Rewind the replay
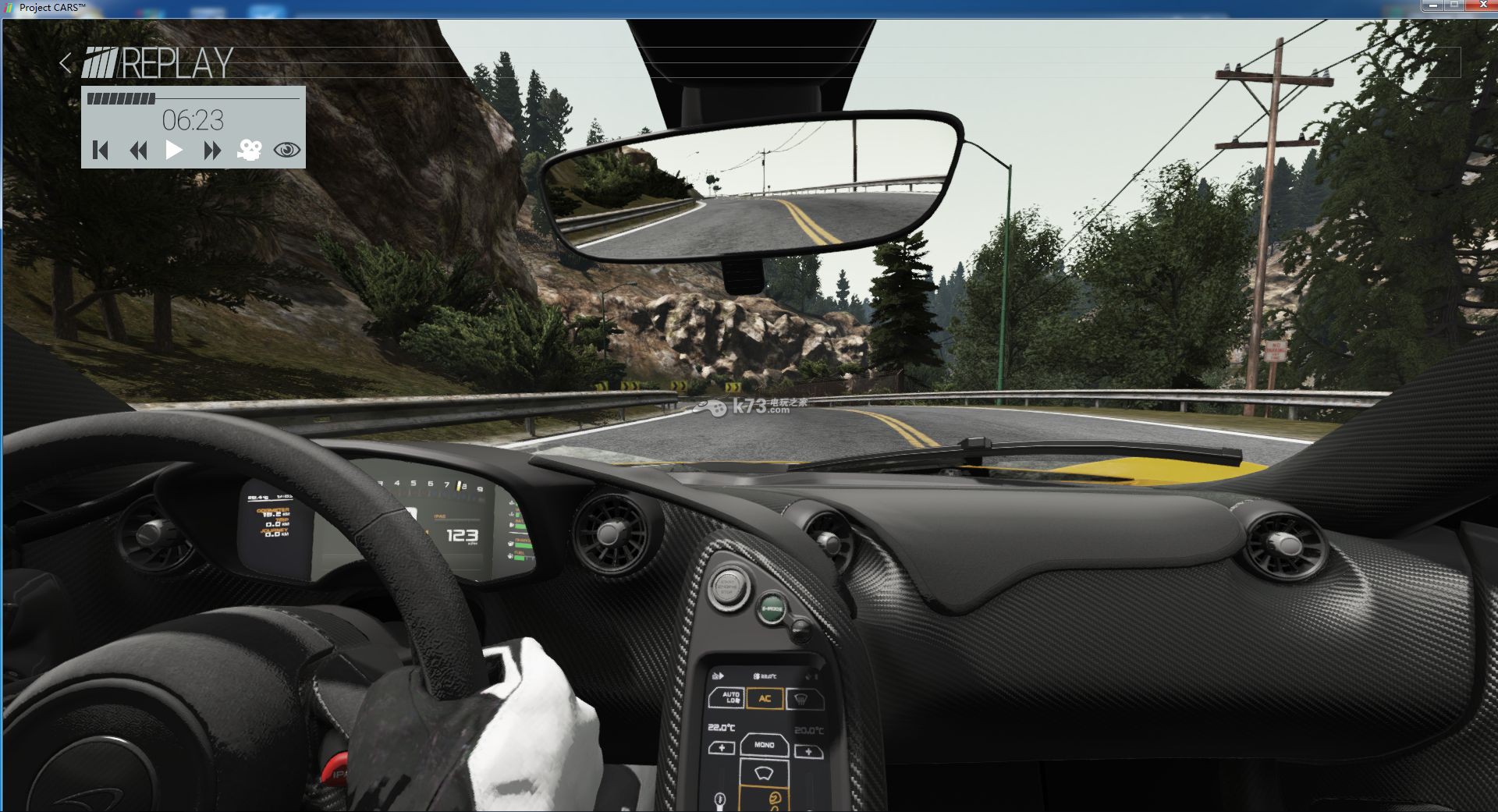 tap(138, 150)
